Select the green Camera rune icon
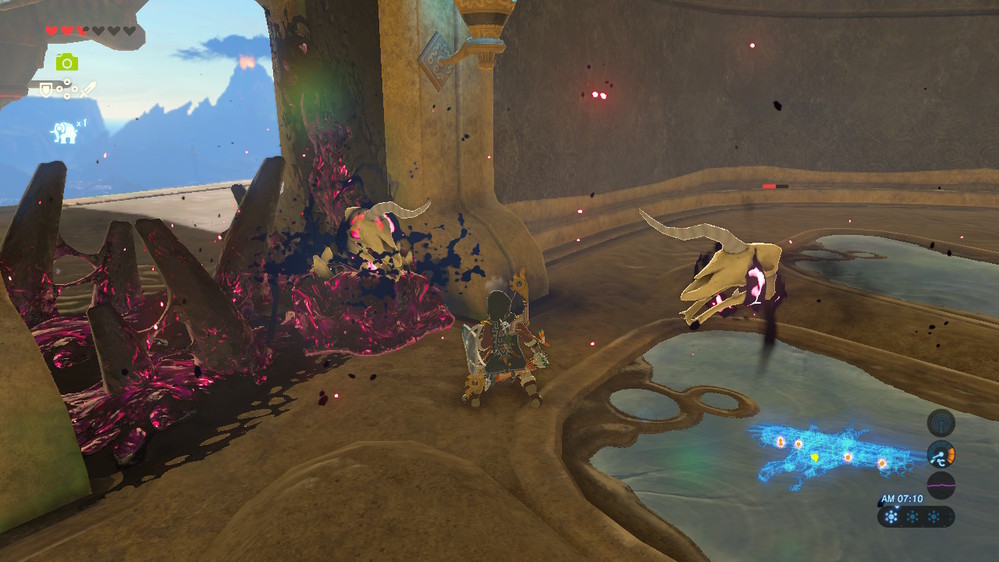999x562 pixels. tap(67, 62)
